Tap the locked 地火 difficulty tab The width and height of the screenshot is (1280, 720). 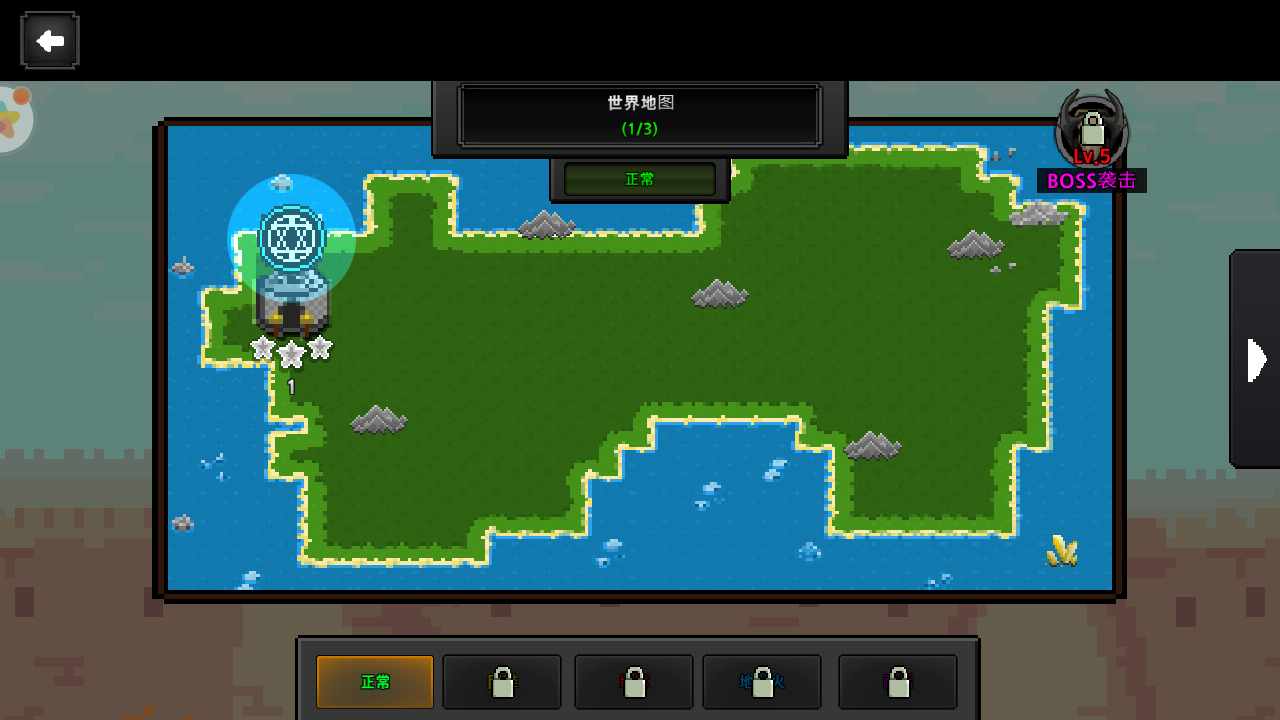point(762,682)
